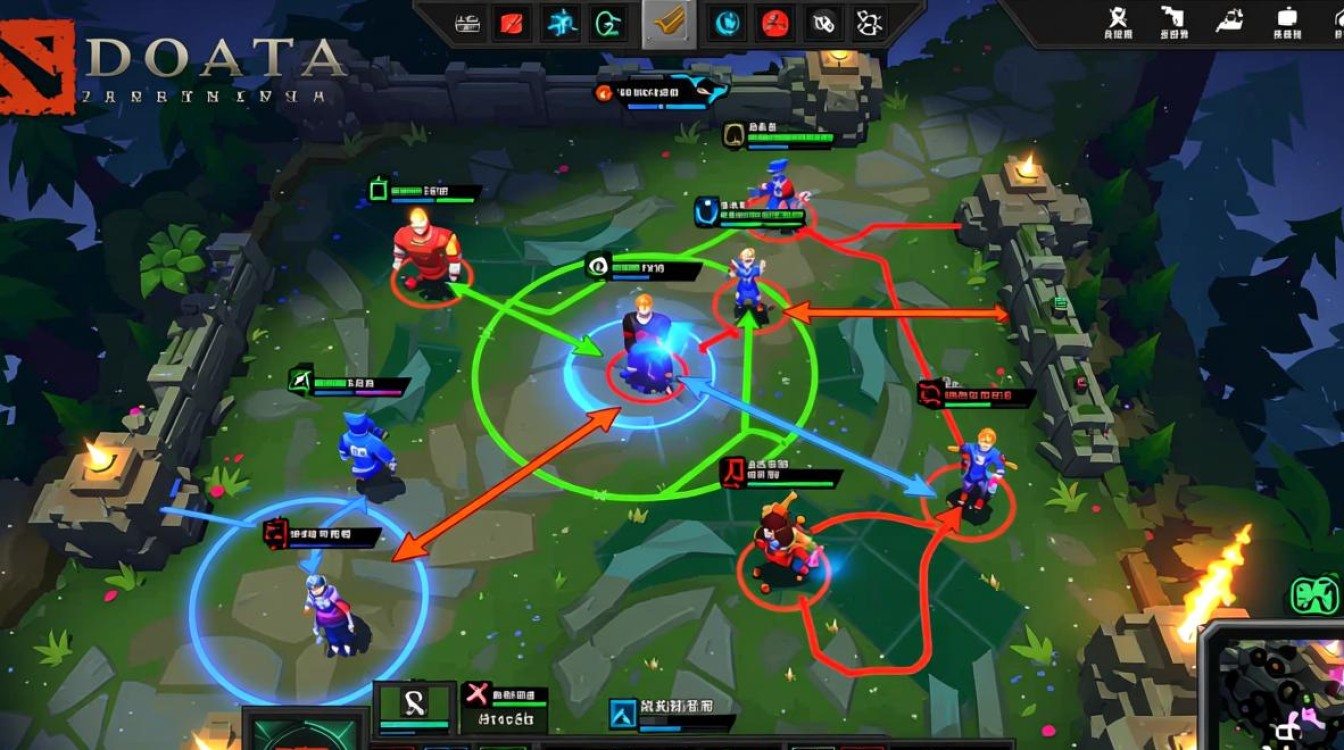Viewport: 1344px width, 750px height.
Task: Select the red flame banner above the map
Action: 604,92
